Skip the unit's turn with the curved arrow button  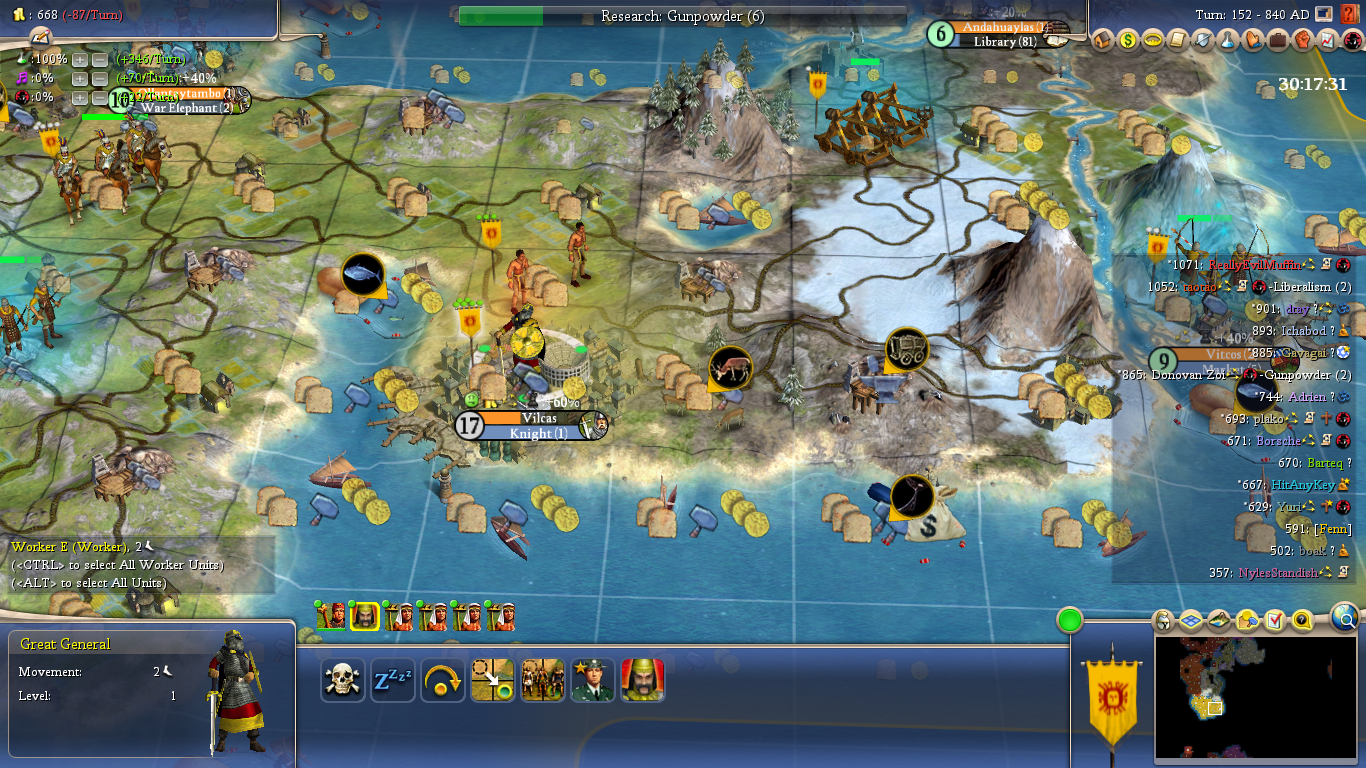443,681
